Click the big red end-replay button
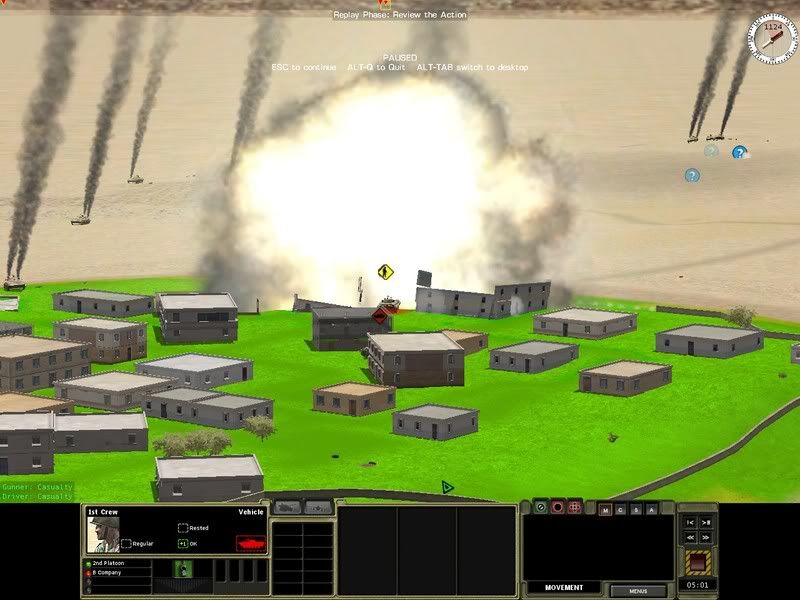This screenshot has width=800, height=600. [699, 561]
